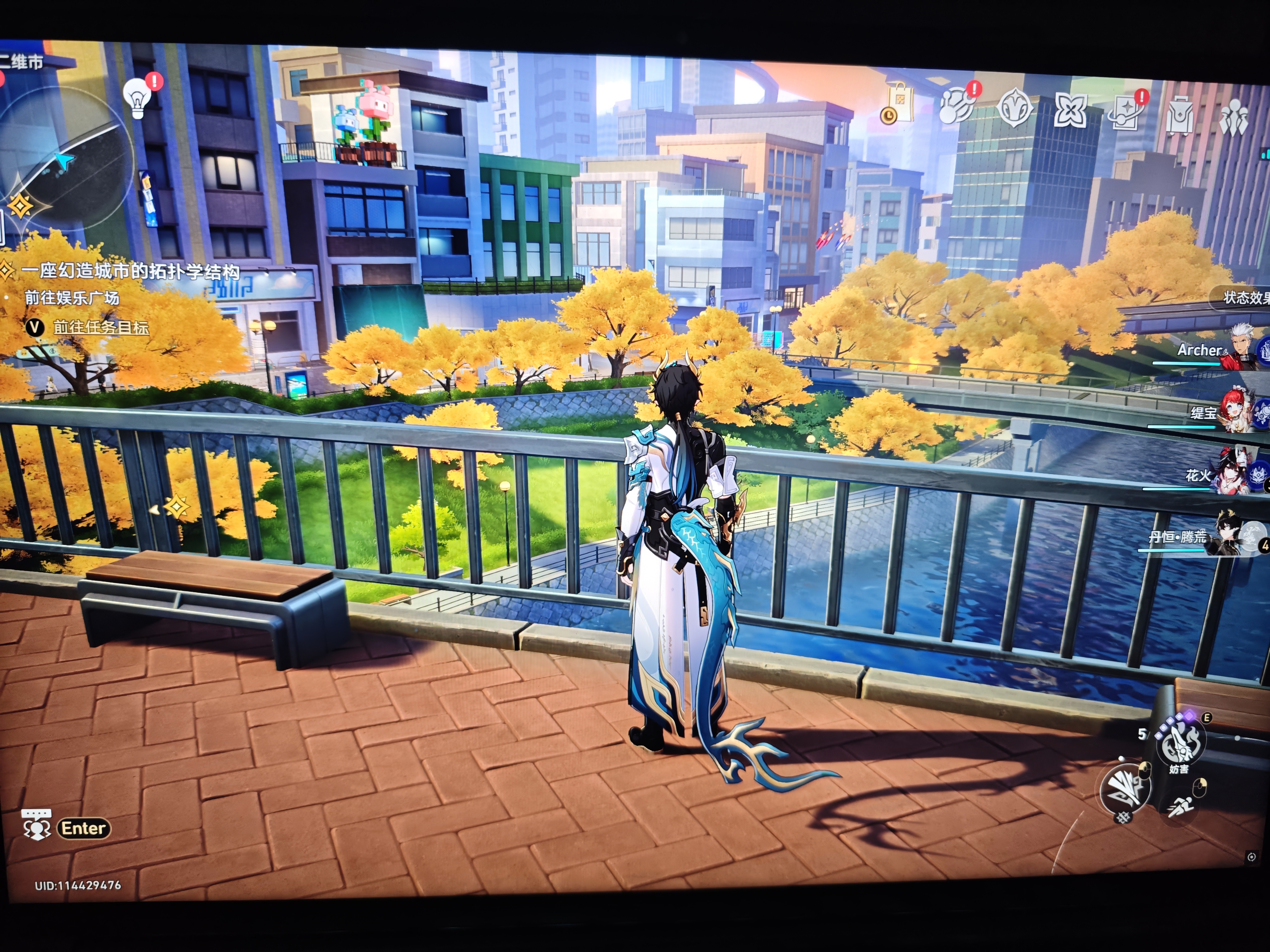Open the three-figure team setup icon

coord(1233,118)
